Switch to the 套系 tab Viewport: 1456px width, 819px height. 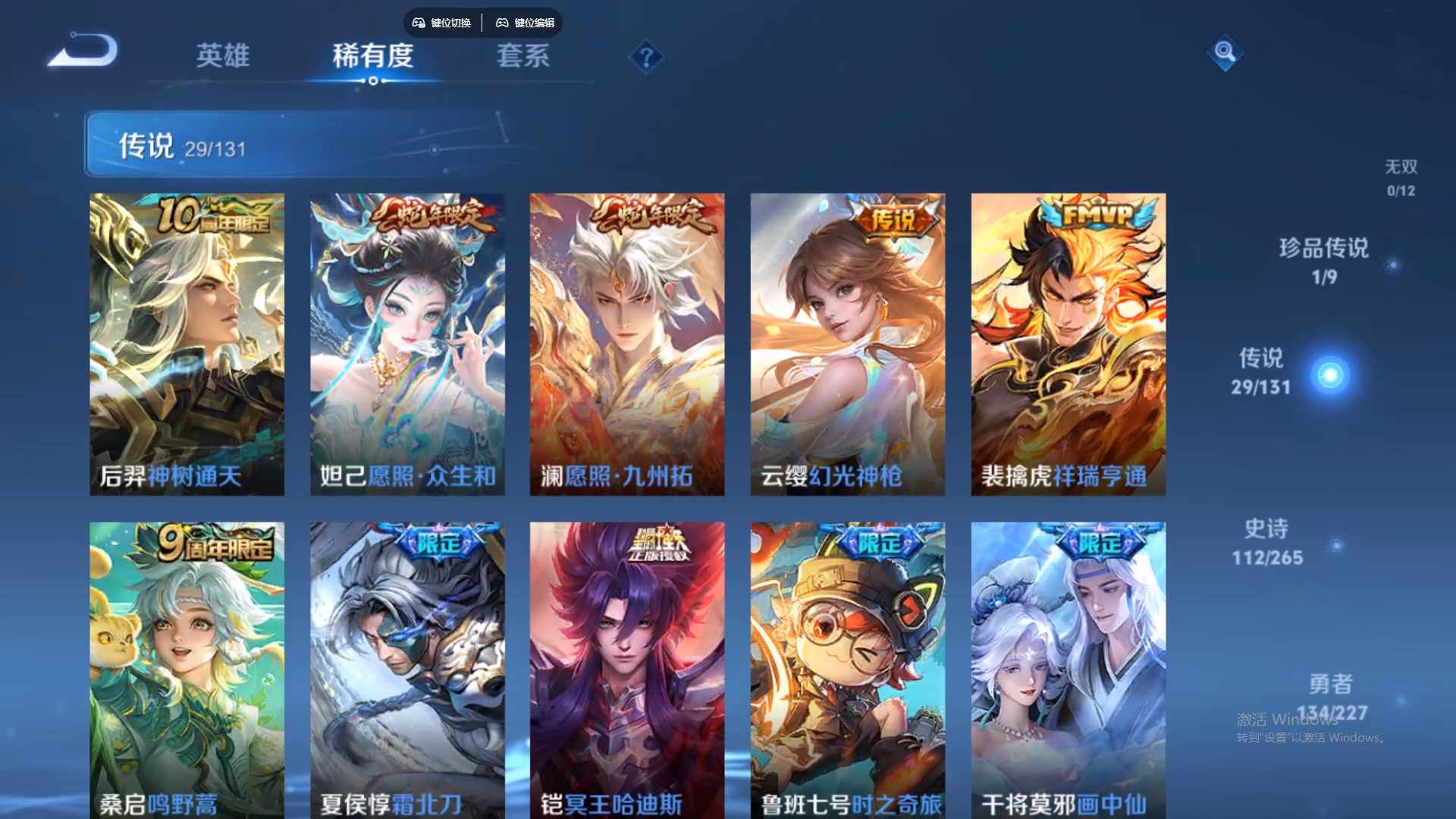click(522, 57)
